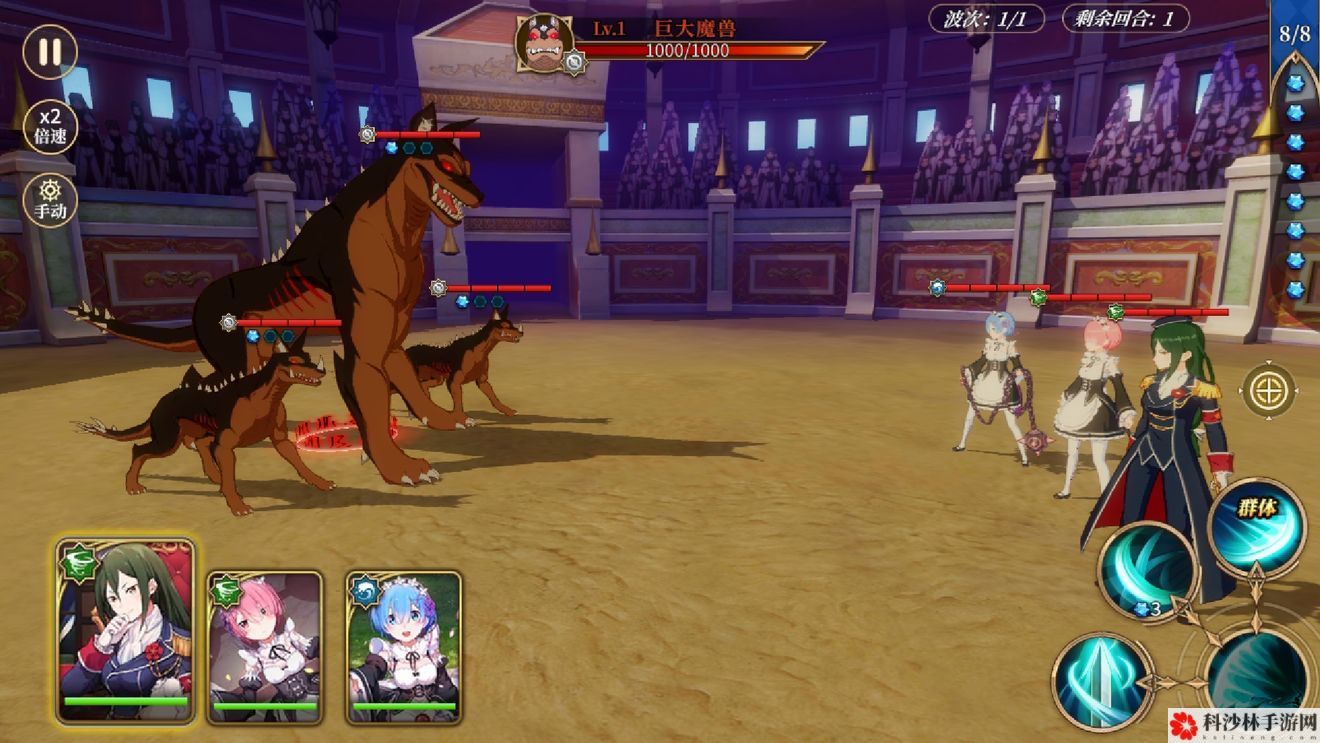Image resolution: width=1320 pixels, height=743 pixels.
Task: Pick the blue-haired maid character card
Action: [404, 645]
